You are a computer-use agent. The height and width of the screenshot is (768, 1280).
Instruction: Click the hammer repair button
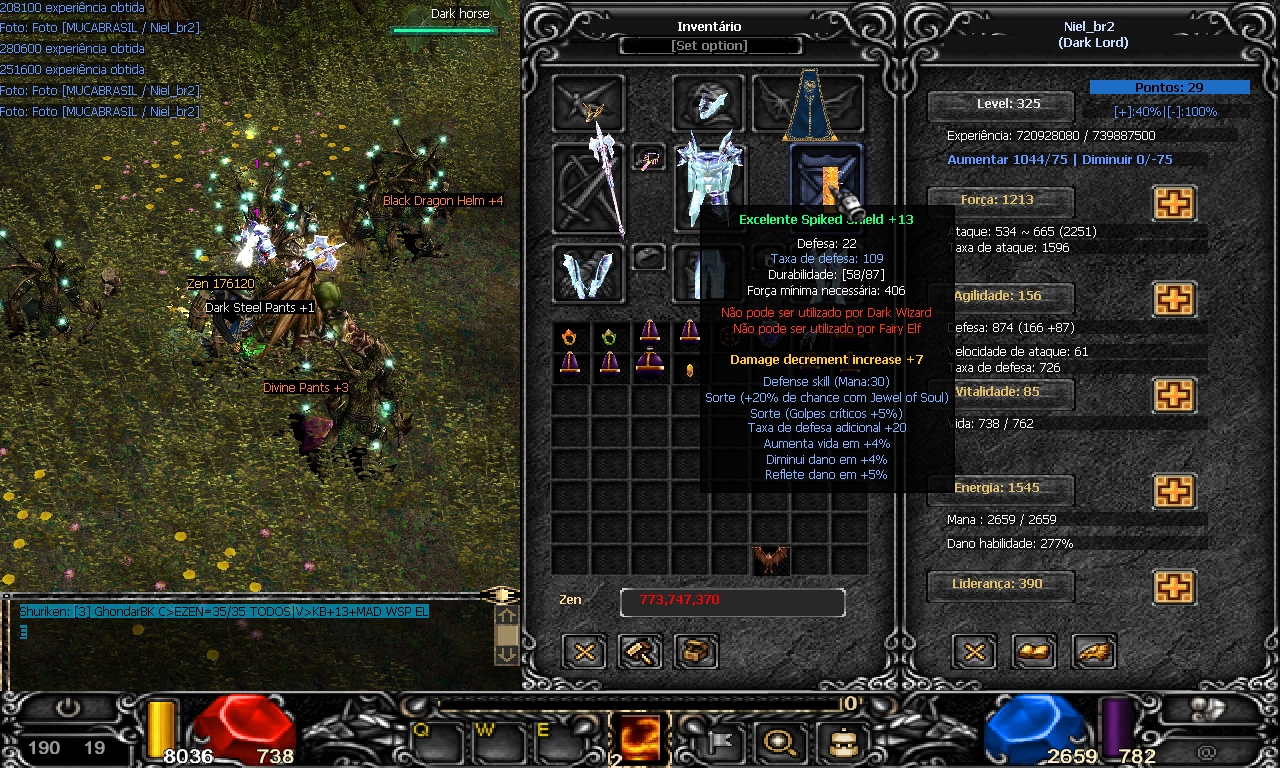[640, 652]
